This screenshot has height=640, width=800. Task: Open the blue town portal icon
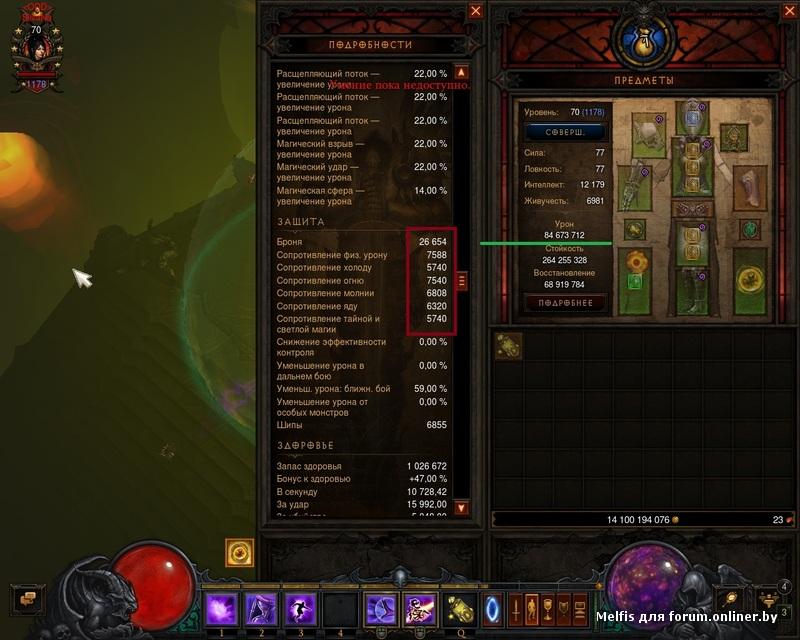493,608
